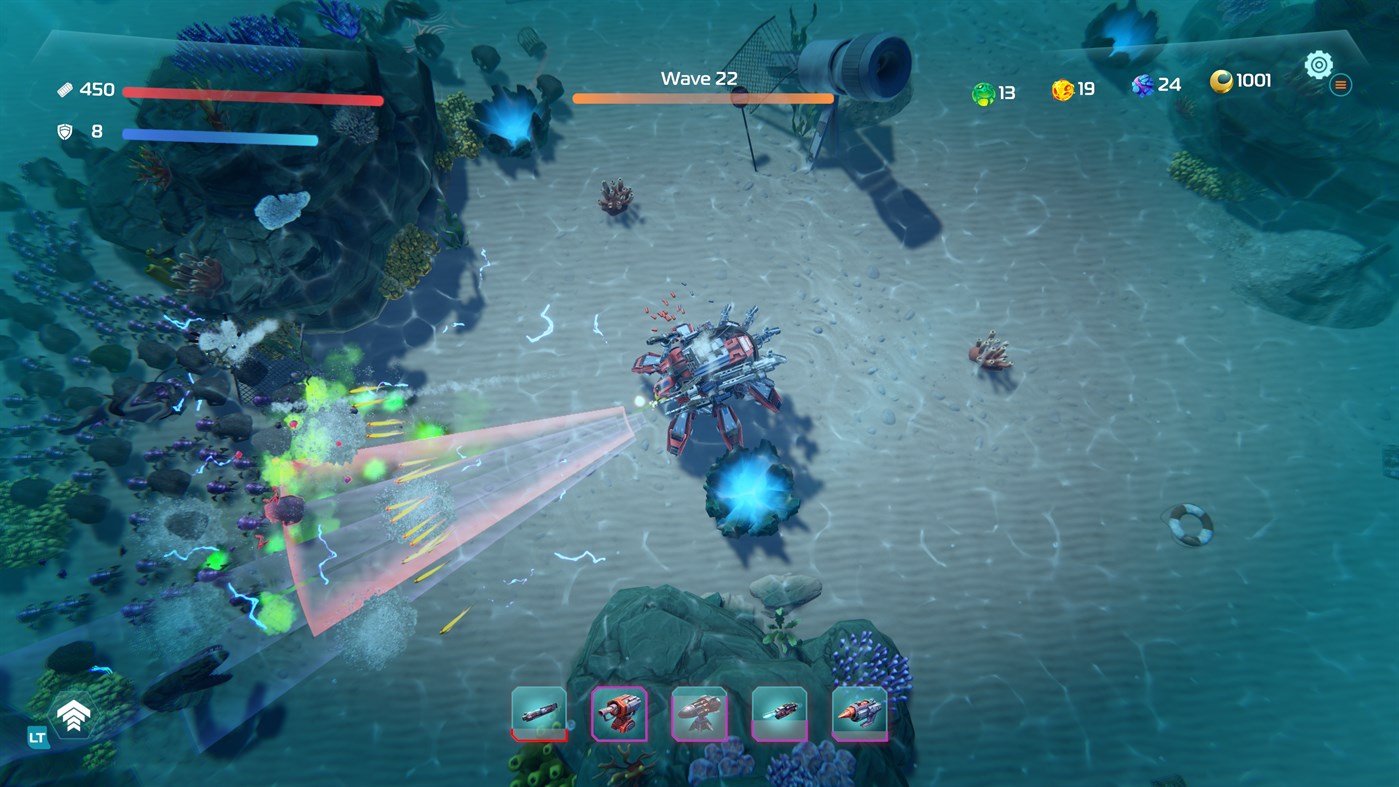Select the orange turret weapon in the second slot
This screenshot has width=1399, height=787.
coord(619,710)
